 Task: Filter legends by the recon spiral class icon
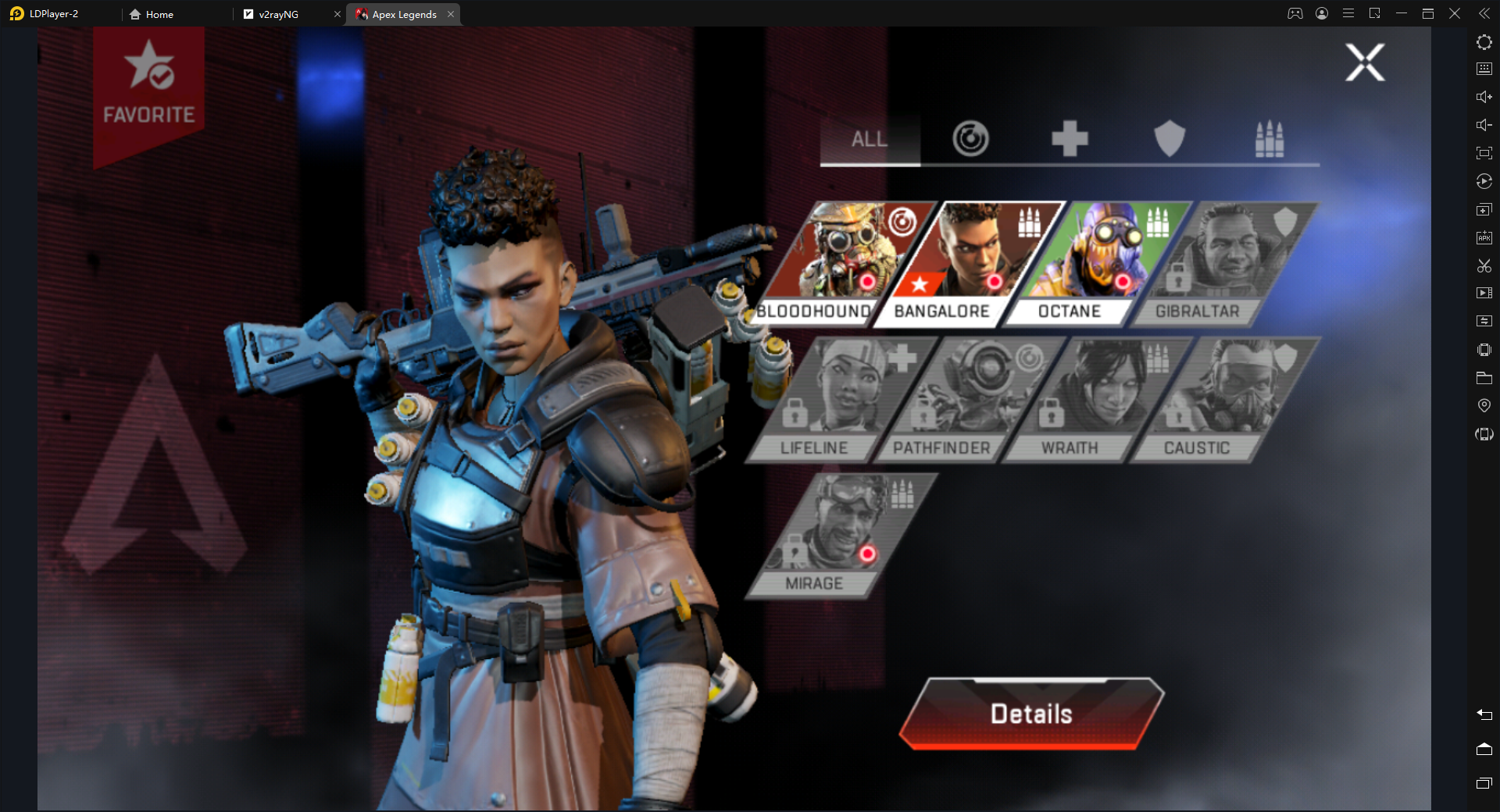click(x=970, y=140)
